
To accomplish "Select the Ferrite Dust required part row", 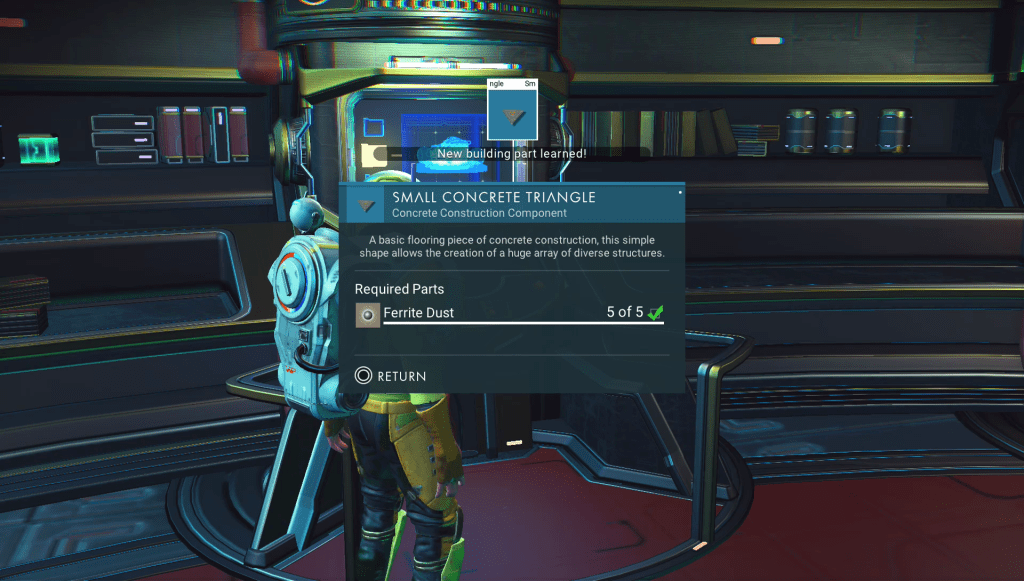I will [x=510, y=313].
